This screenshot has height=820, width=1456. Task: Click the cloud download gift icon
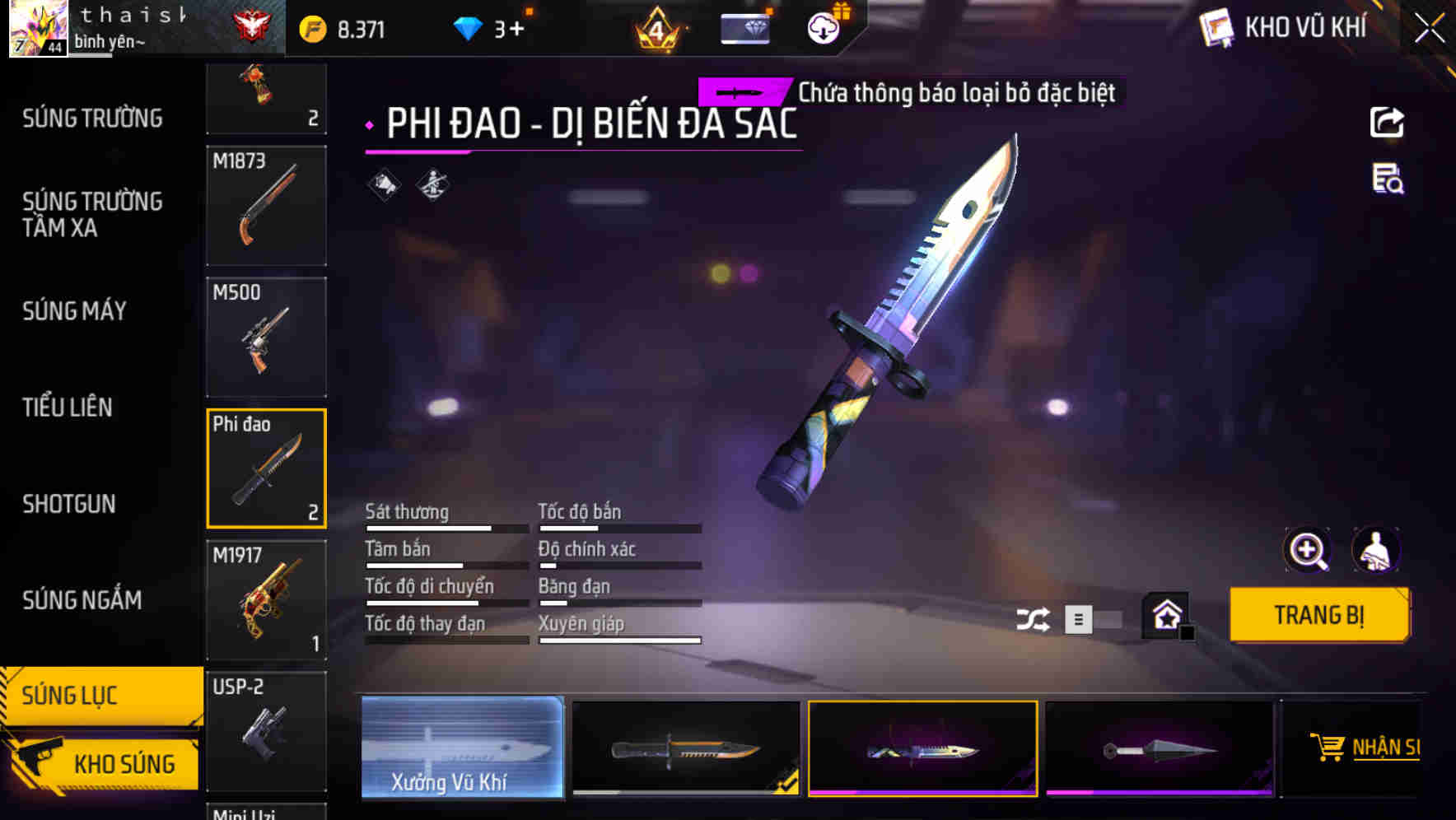[x=824, y=27]
